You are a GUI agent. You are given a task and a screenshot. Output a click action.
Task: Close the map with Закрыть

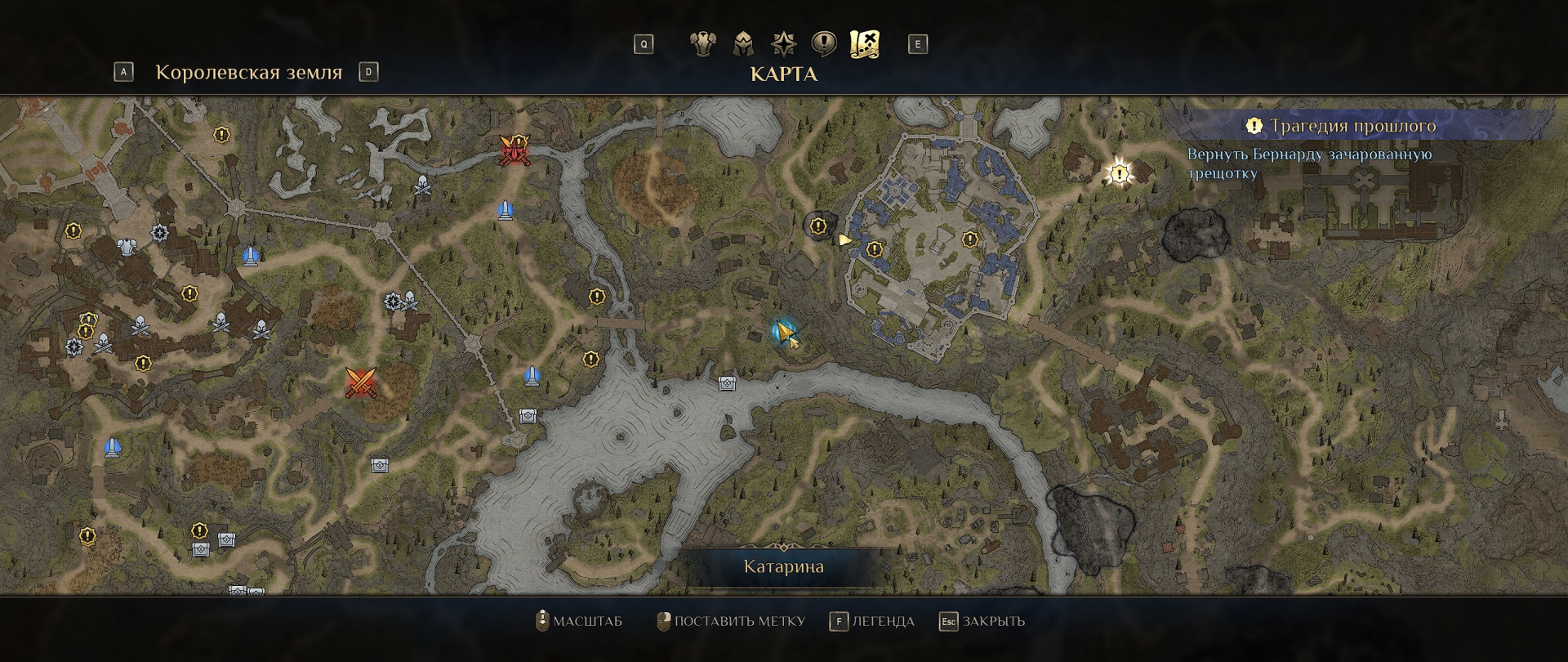[982, 621]
